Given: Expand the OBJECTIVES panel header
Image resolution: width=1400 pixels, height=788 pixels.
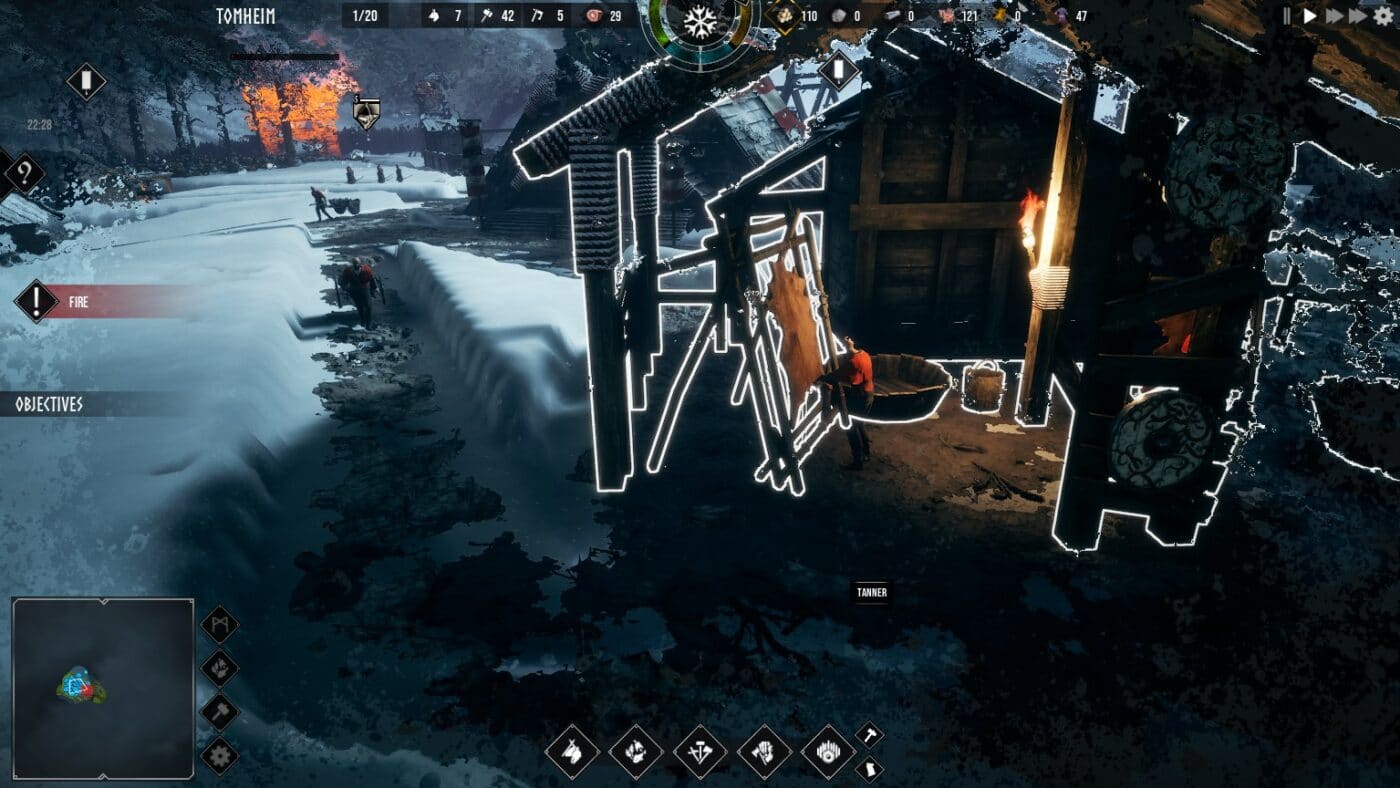Looking at the screenshot, I should (x=45, y=404).
